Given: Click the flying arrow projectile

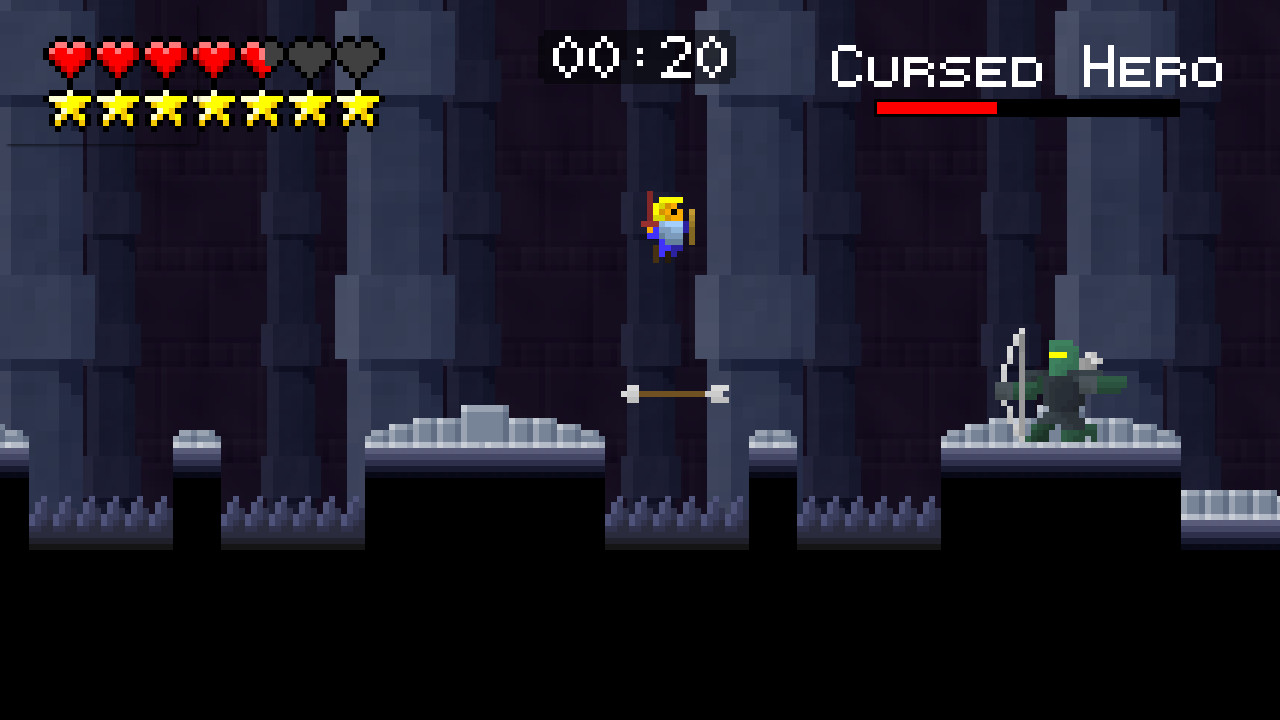Looking at the screenshot, I should [675, 393].
